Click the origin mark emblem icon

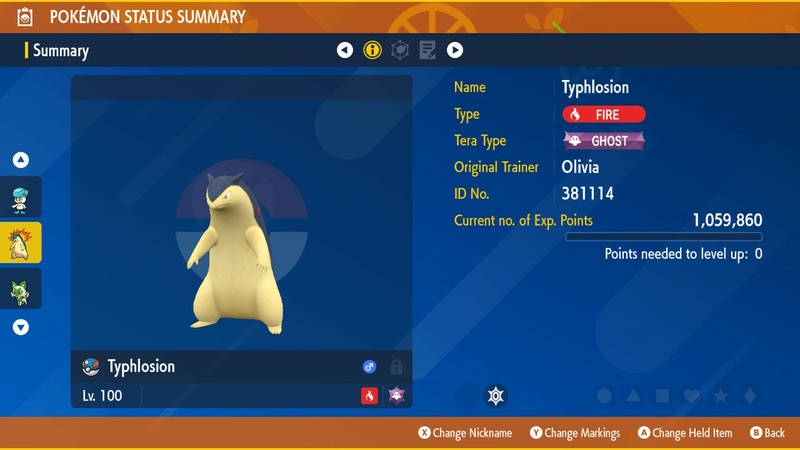(494, 396)
